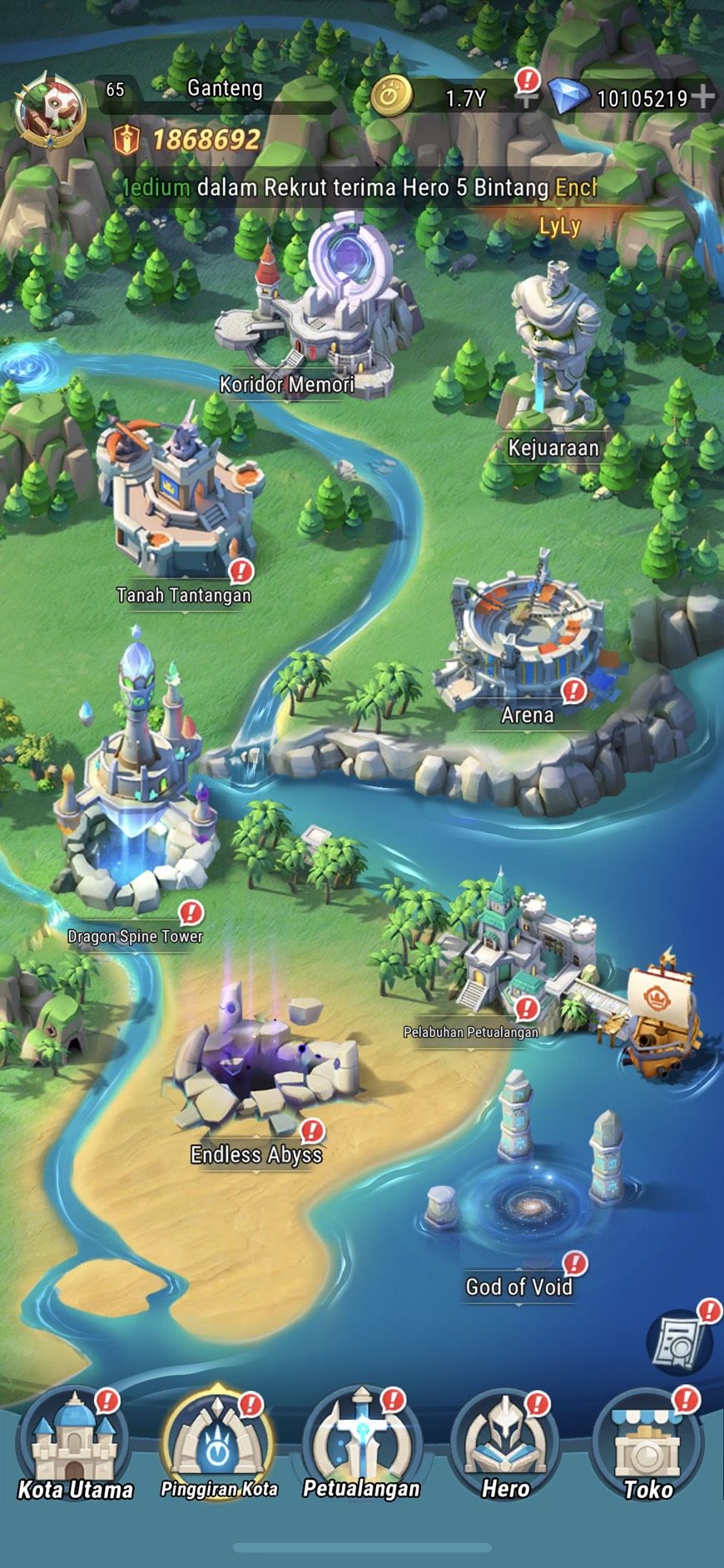This screenshot has height=1568, width=724.
Task: Enter Tanah Tantangan castle
Action: (179, 499)
